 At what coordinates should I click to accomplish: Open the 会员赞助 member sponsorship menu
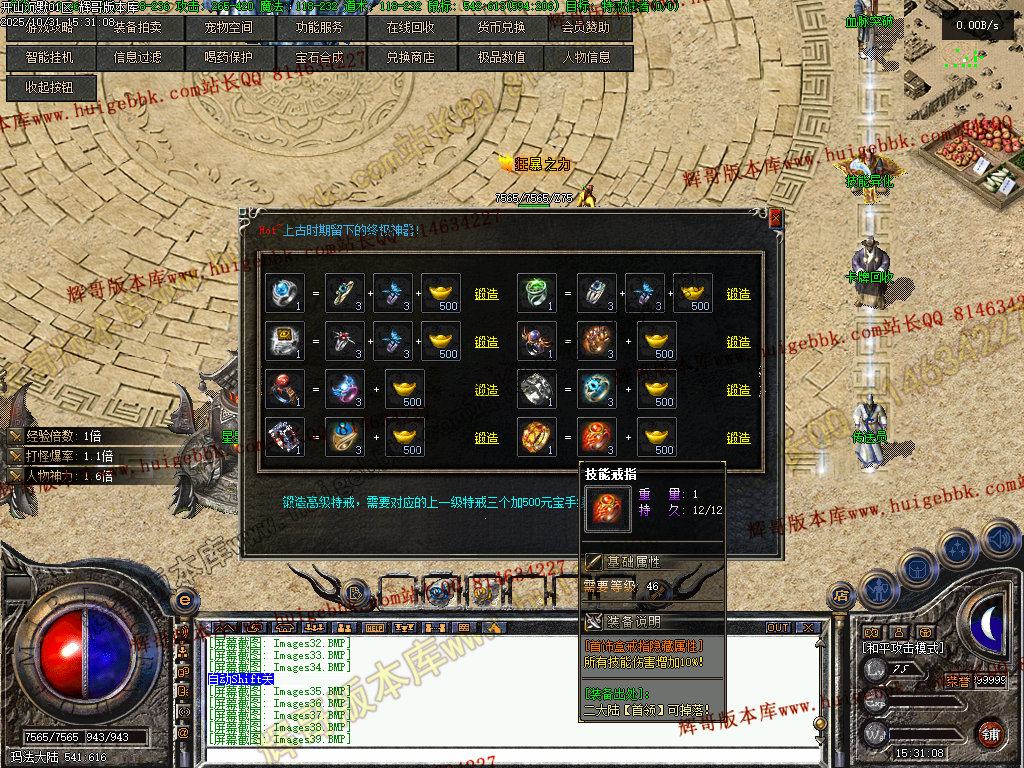586,28
